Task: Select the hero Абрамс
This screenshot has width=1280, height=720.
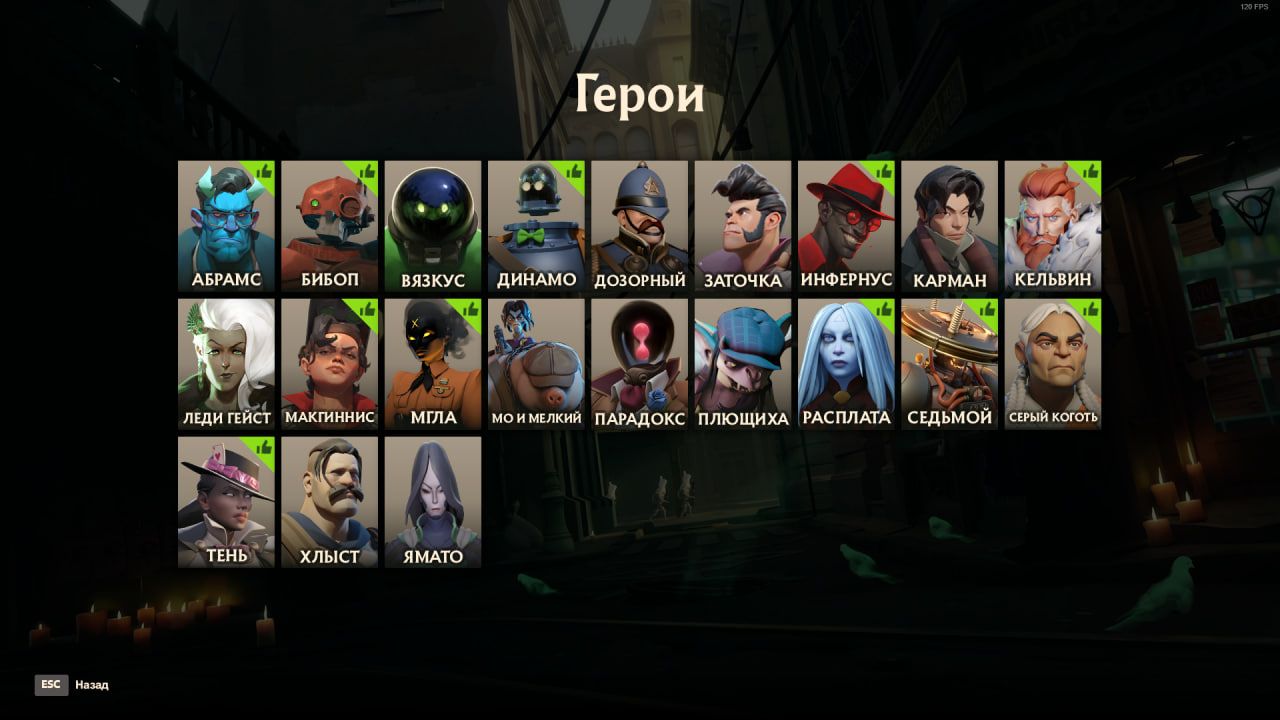Action: pyautogui.click(x=226, y=226)
